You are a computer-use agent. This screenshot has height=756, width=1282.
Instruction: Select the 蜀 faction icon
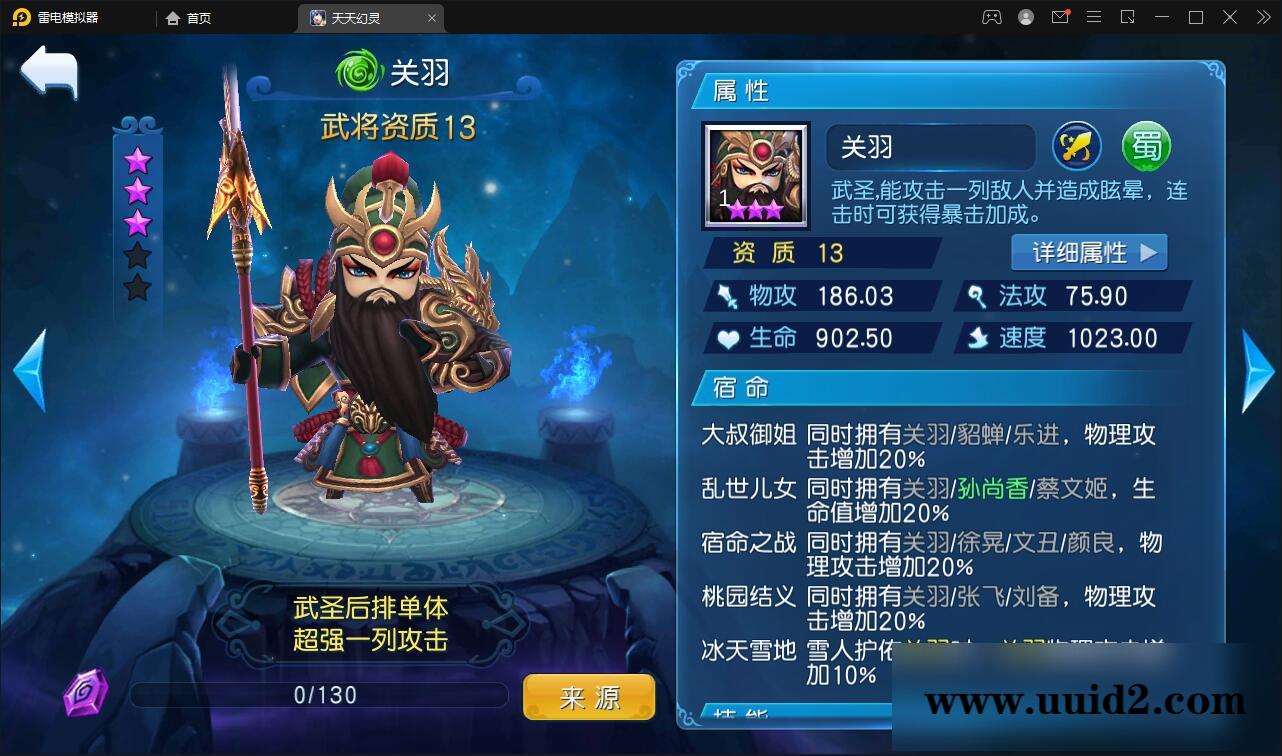[1146, 147]
